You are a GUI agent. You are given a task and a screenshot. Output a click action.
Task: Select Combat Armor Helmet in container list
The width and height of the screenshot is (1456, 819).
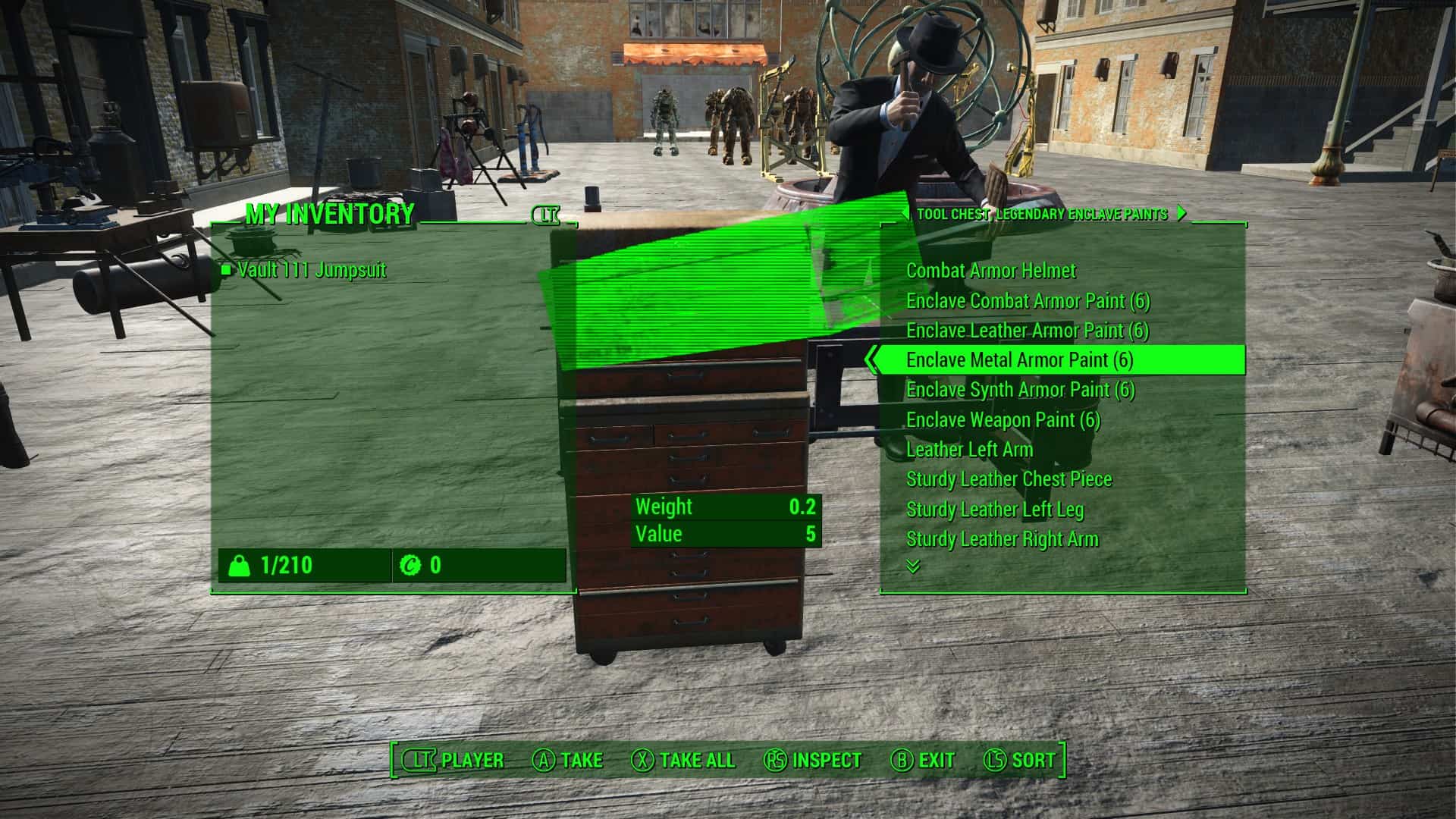point(990,271)
